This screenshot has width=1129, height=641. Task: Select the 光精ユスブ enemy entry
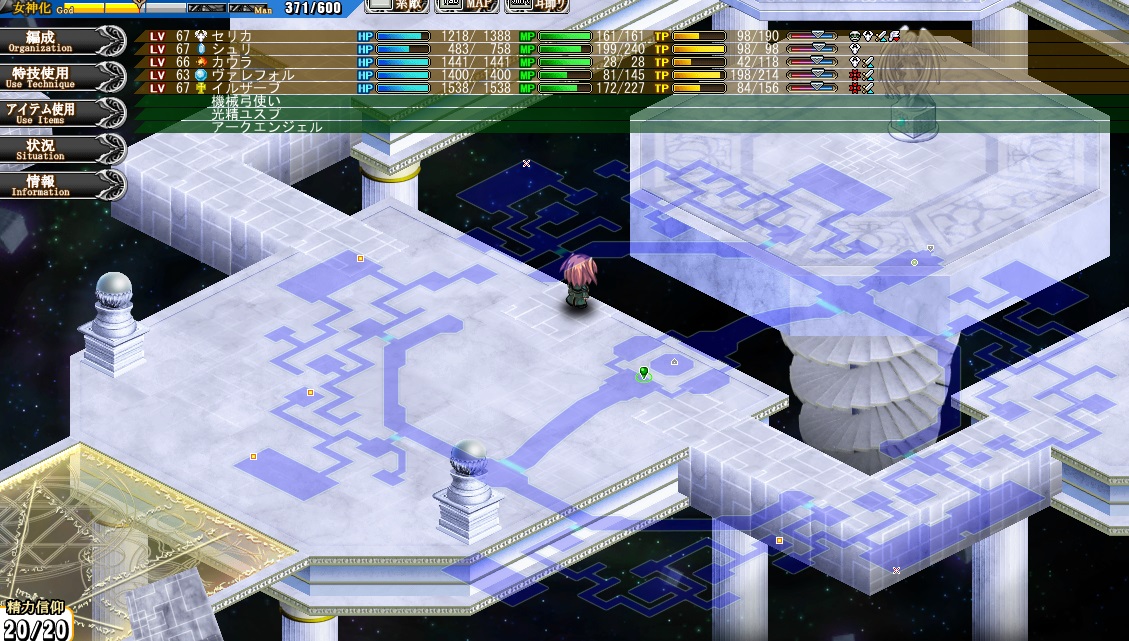[246, 114]
